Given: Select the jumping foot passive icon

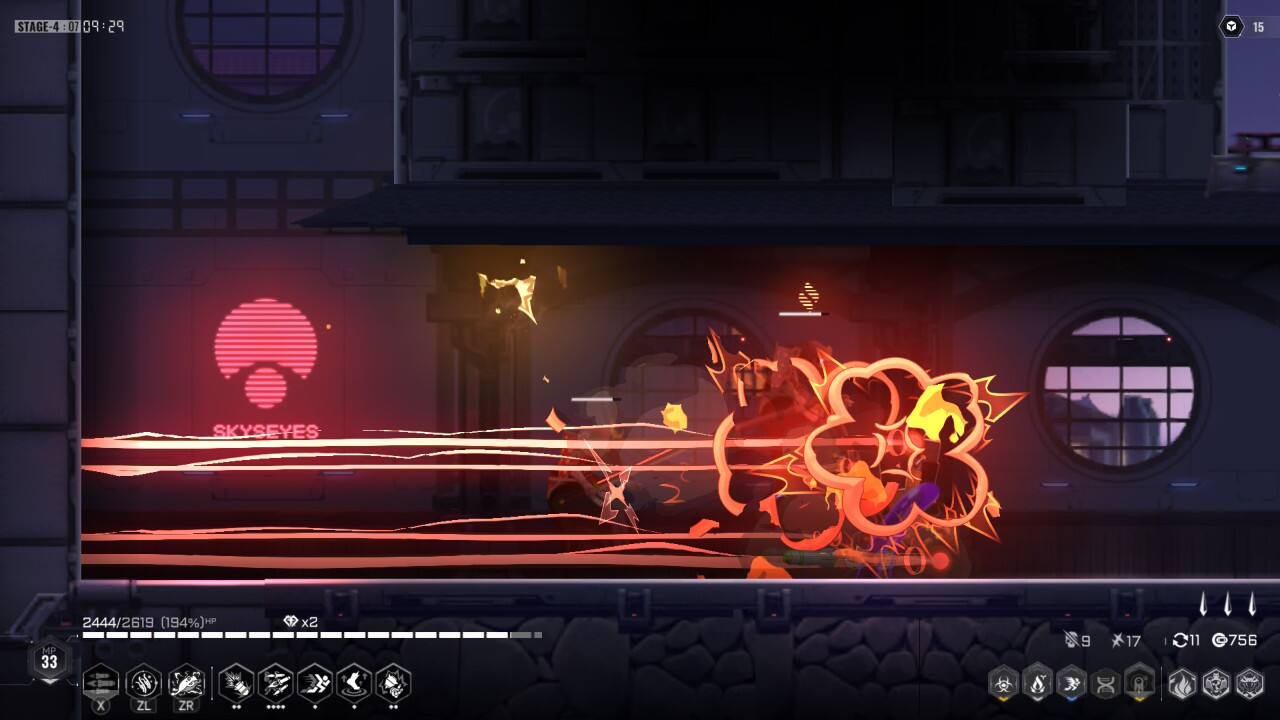Looking at the screenshot, I should [x=354, y=683].
